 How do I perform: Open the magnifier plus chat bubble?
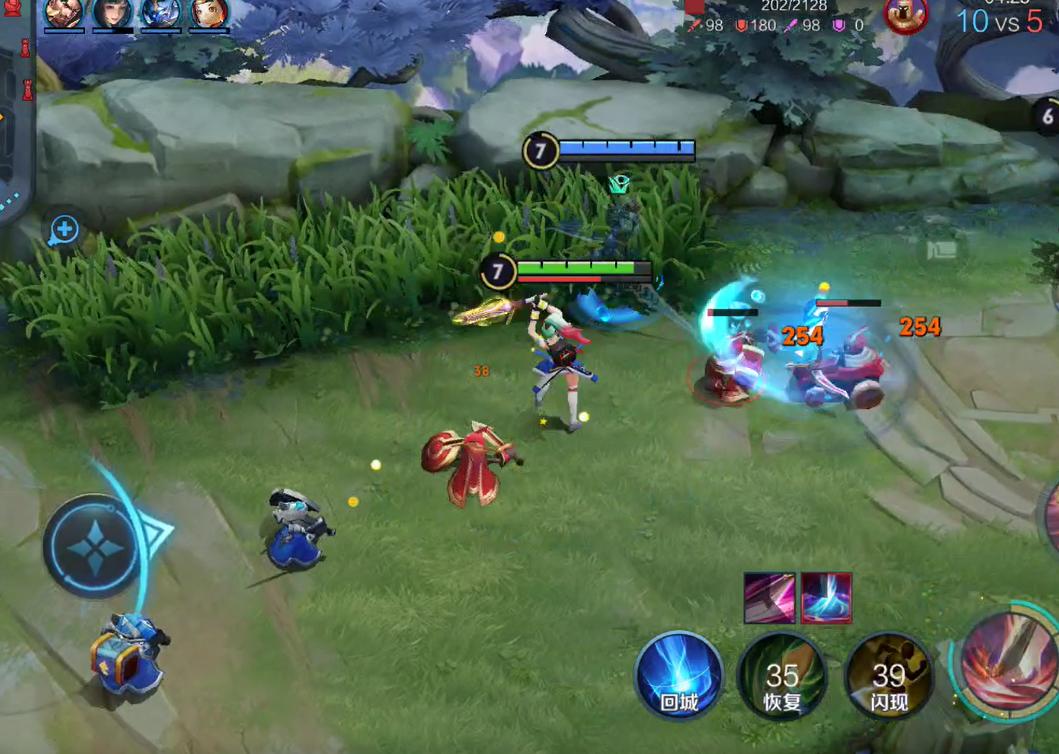[64, 230]
